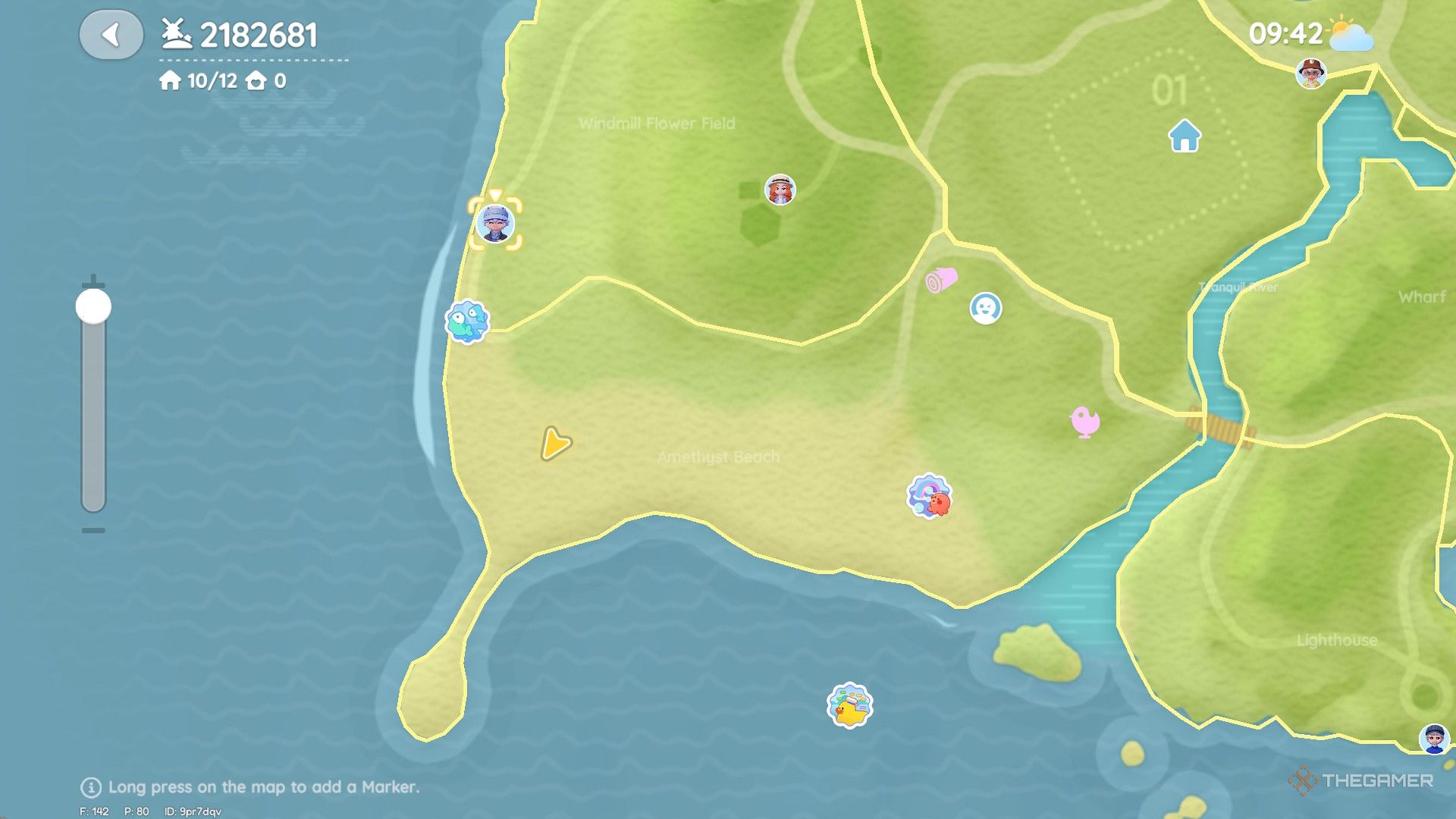Click the pink bird marker
Viewport: 1456px width, 819px height.
tap(1084, 422)
